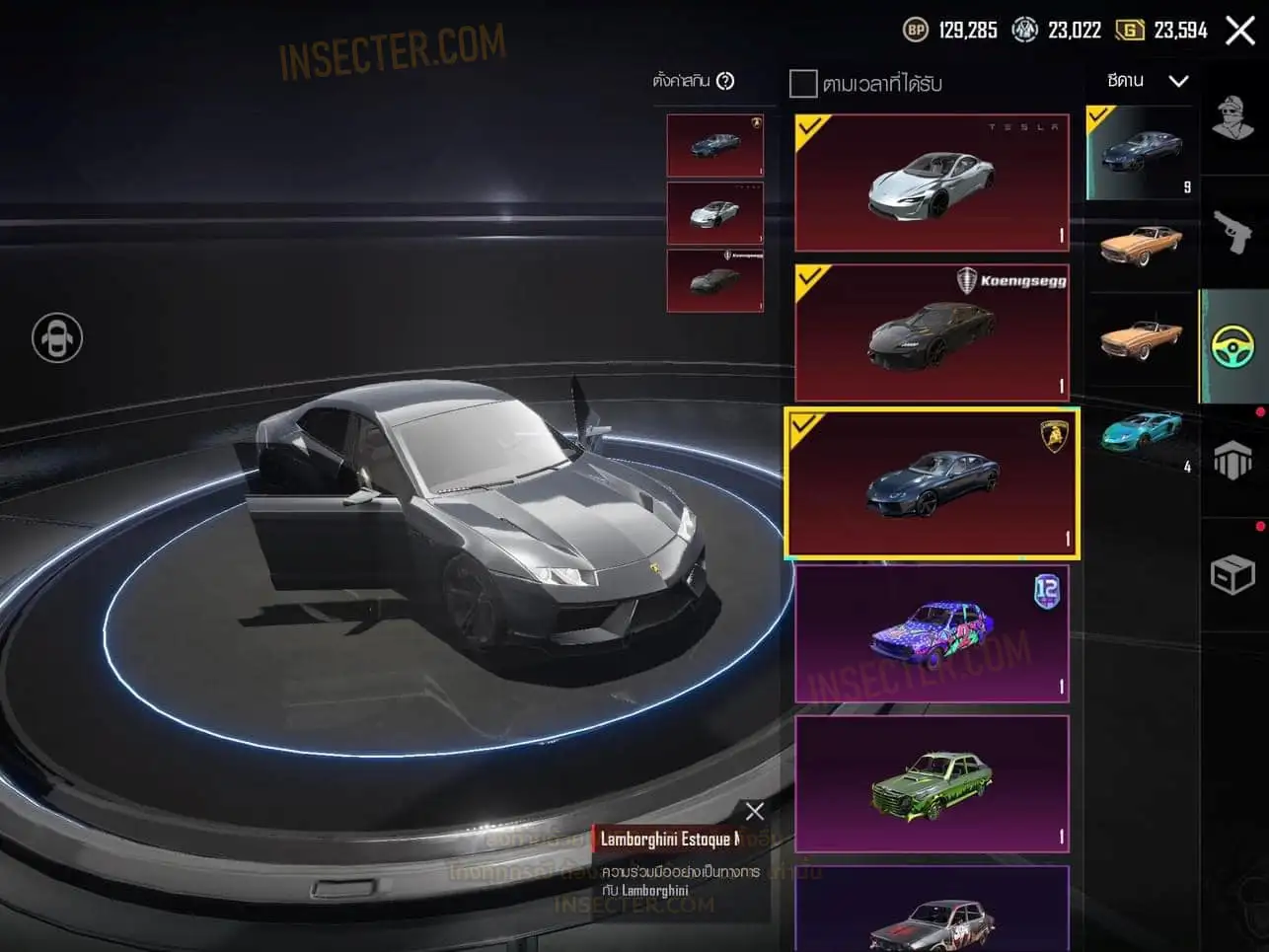Choose the Lamborghini Estoque skin card
Image resolution: width=1269 pixels, height=952 pixels.
[932, 483]
